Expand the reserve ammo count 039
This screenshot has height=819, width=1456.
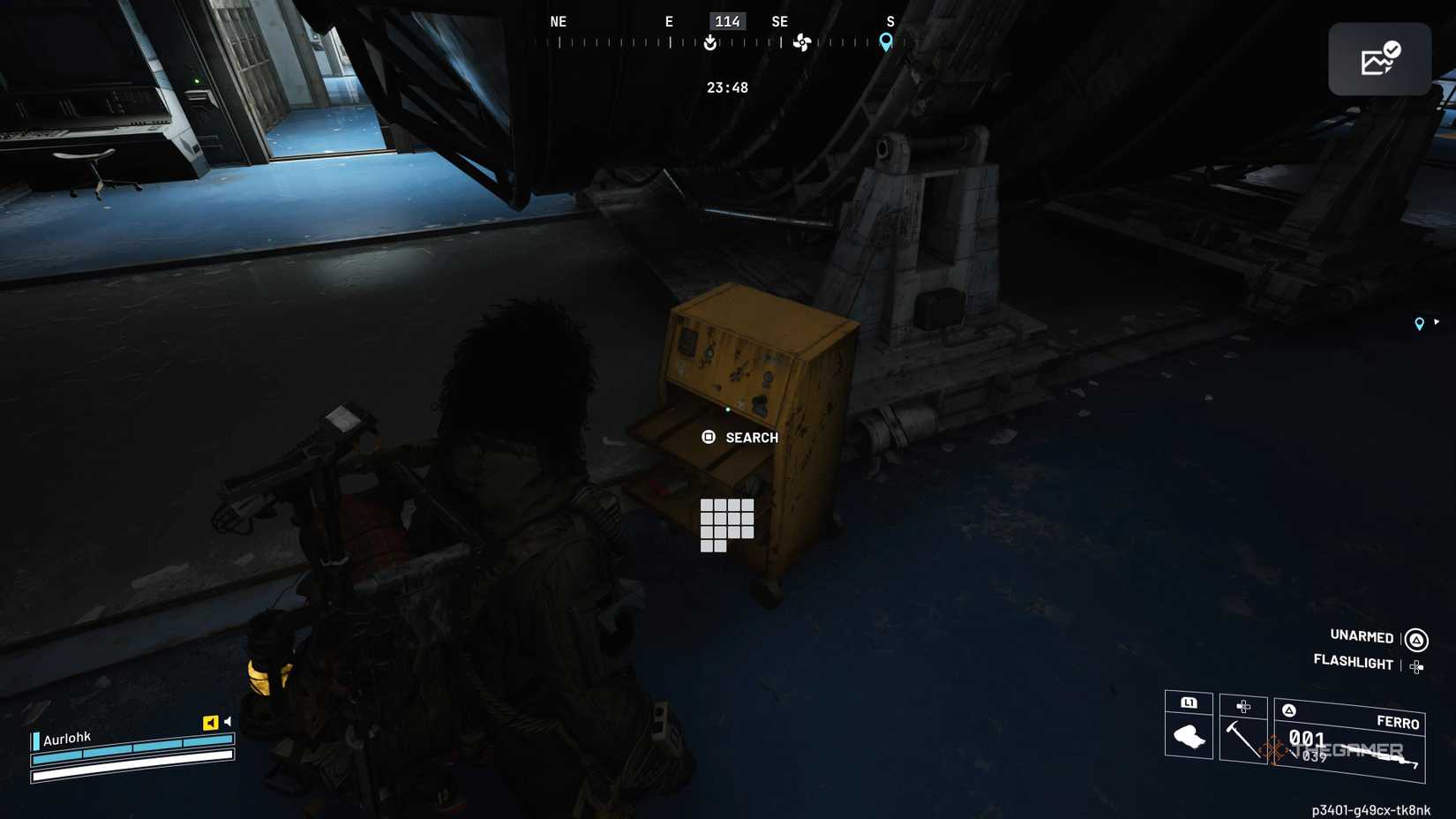pos(1316,755)
